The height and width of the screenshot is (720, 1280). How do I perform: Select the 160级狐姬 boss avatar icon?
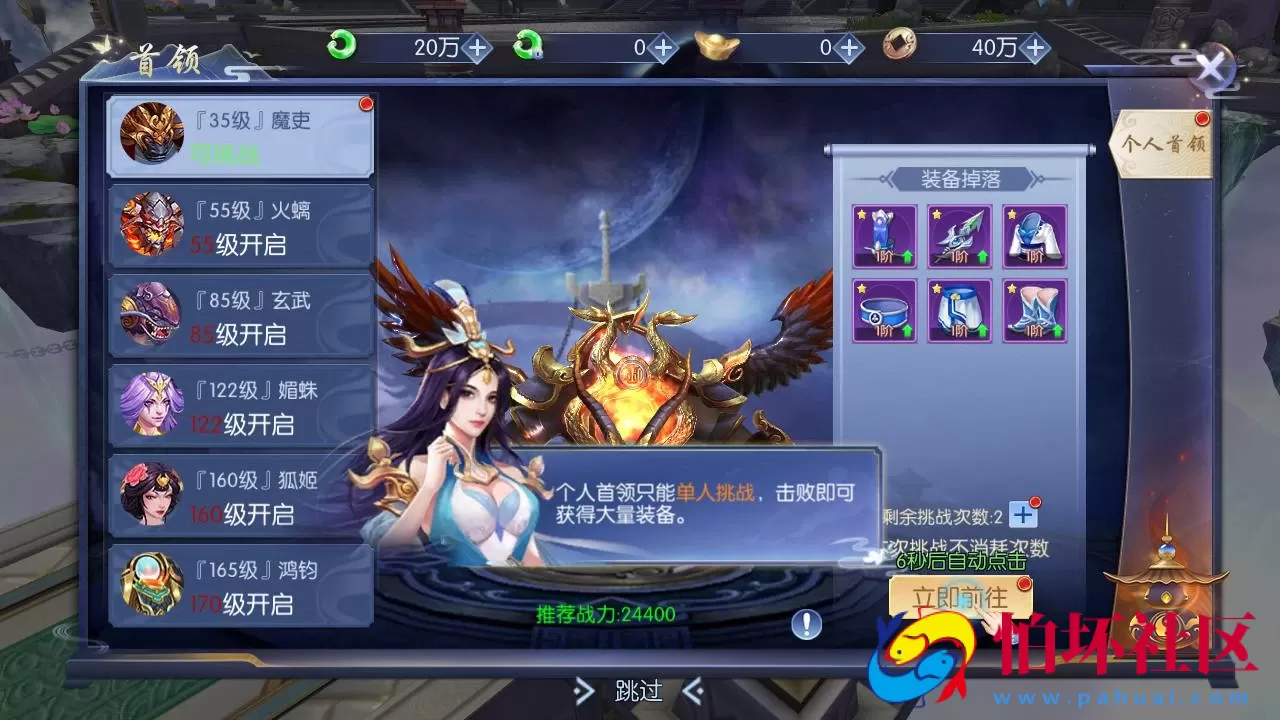point(152,493)
